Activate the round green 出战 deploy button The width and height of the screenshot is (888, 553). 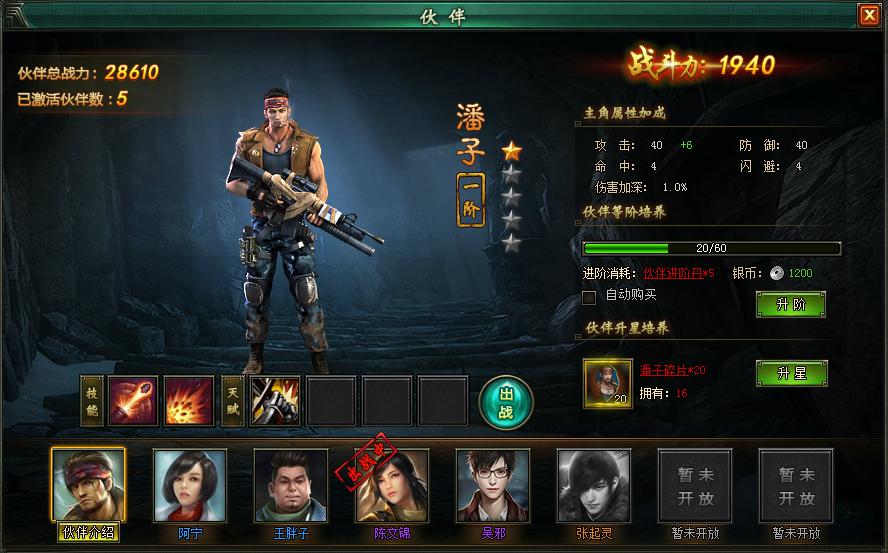pos(506,401)
